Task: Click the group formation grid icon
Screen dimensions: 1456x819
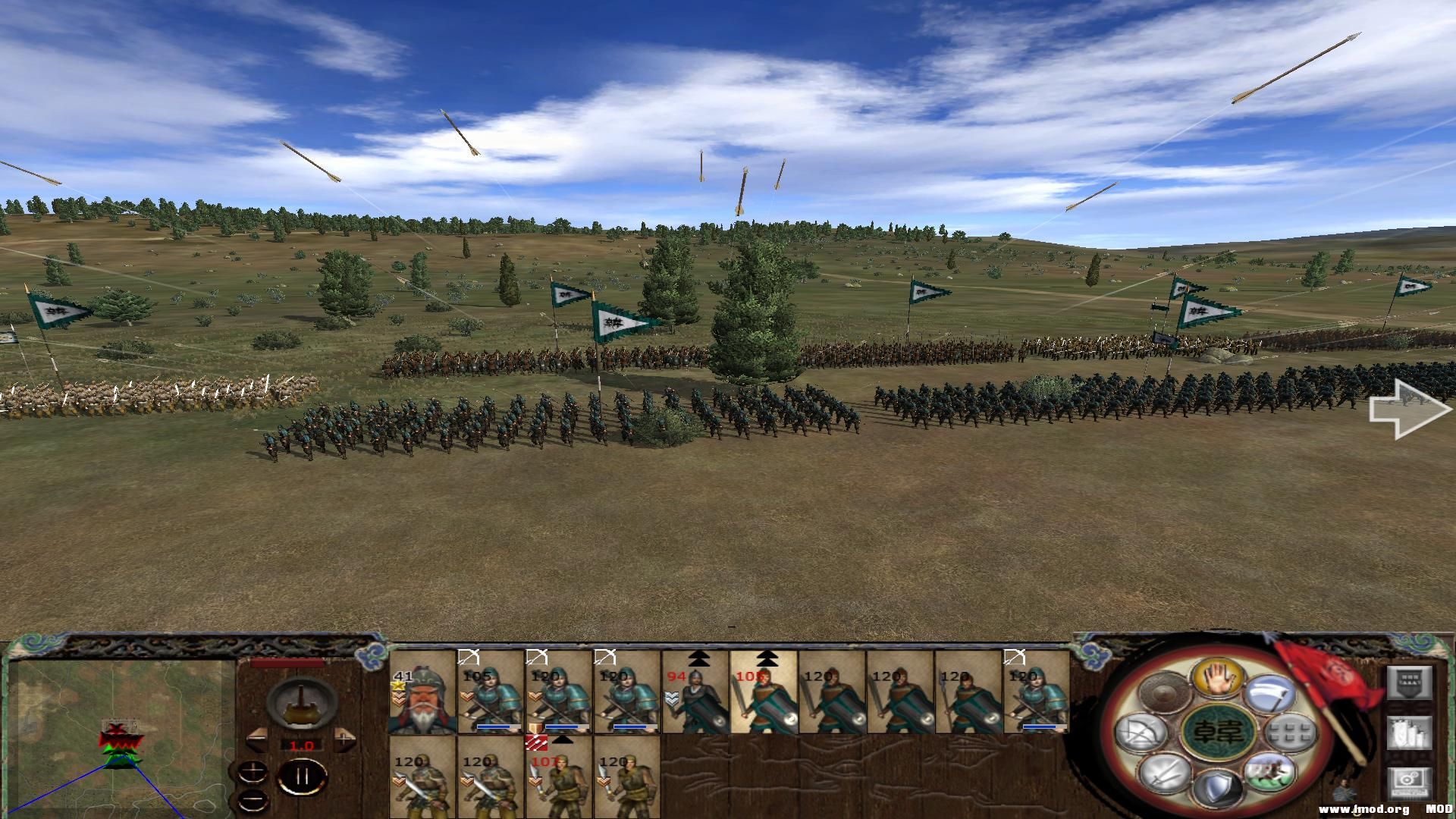Action: click(1289, 733)
